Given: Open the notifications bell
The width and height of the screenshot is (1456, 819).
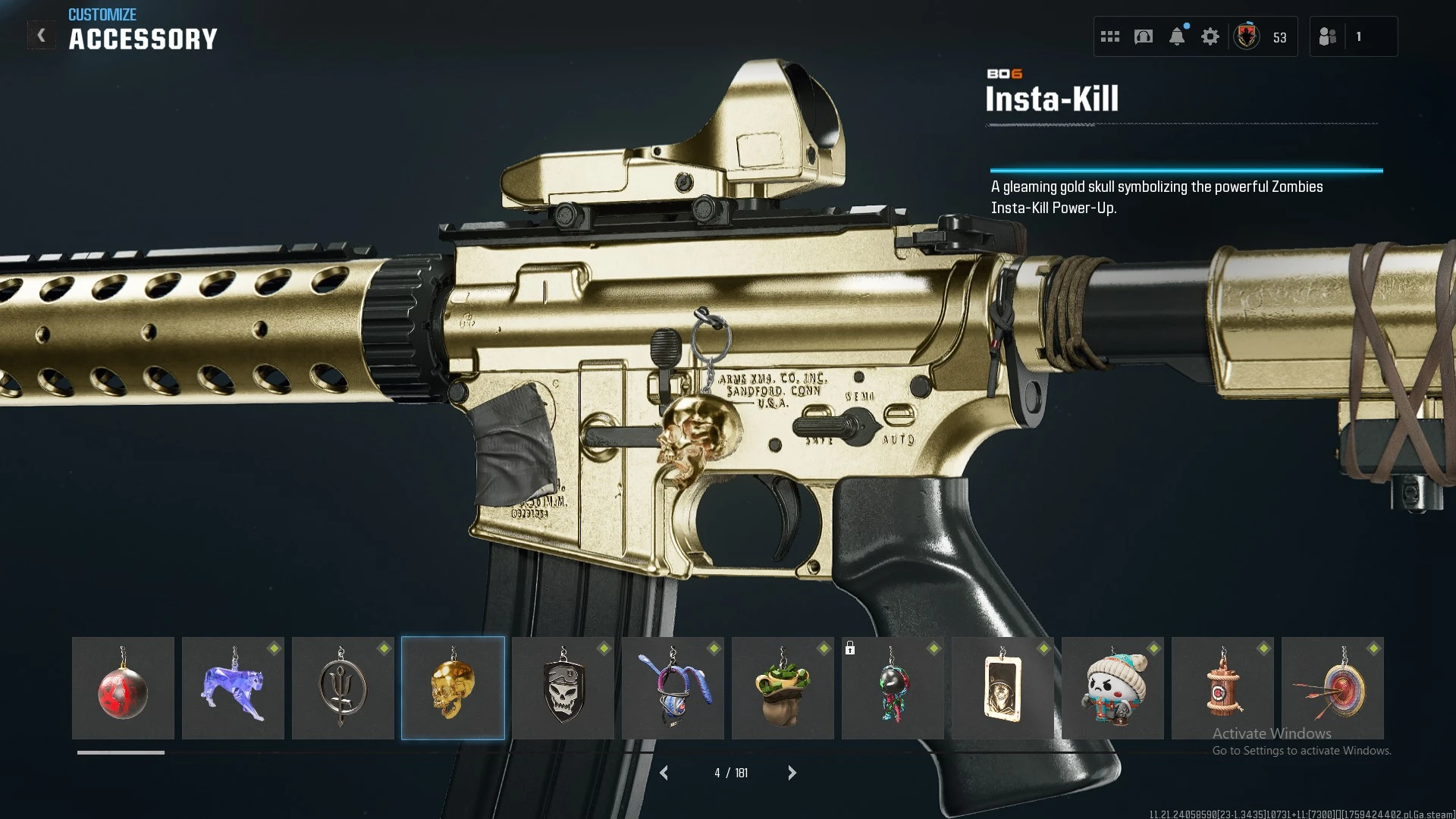Looking at the screenshot, I should click(x=1177, y=36).
